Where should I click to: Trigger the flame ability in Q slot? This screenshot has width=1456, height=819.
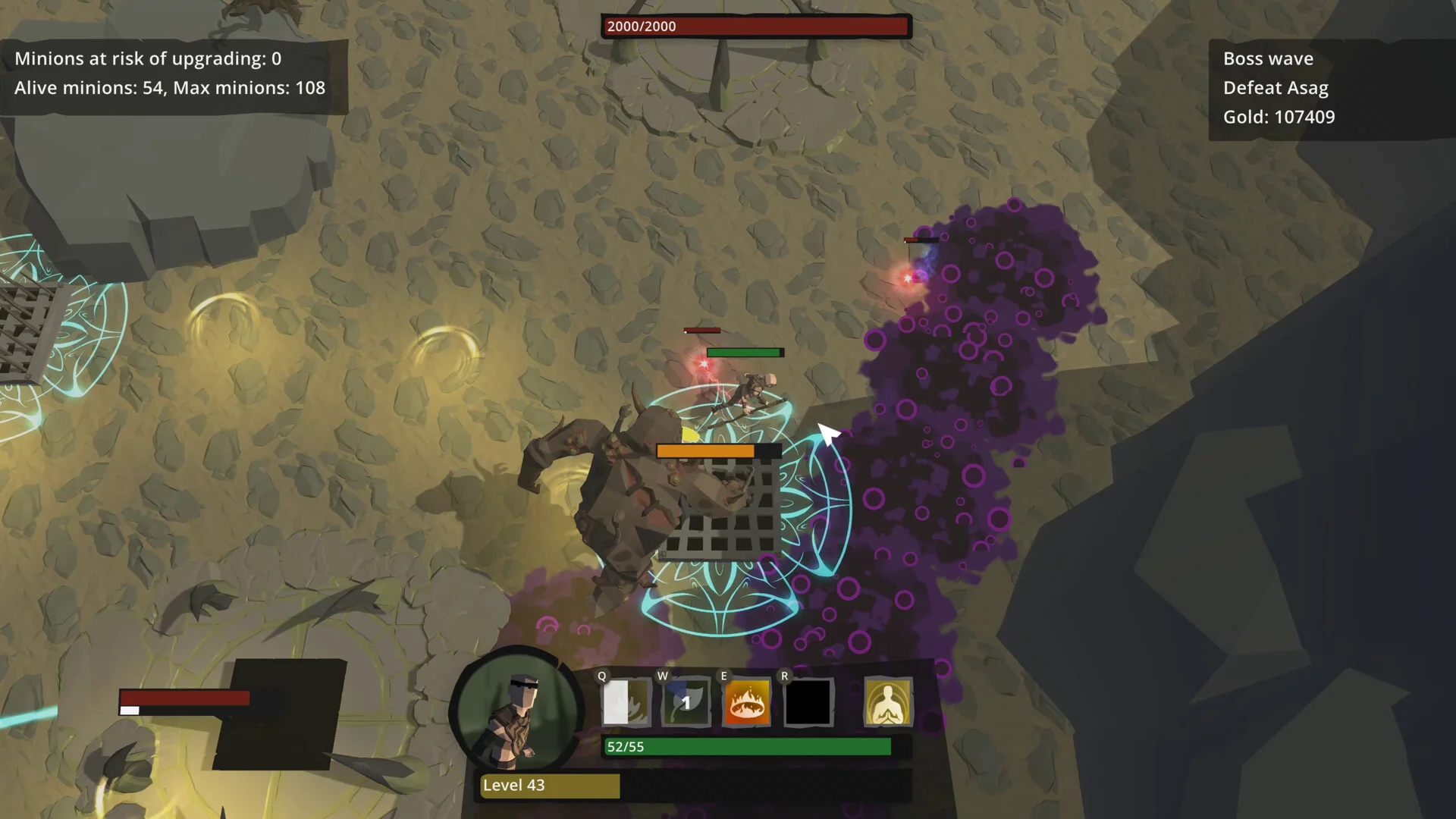click(626, 702)
